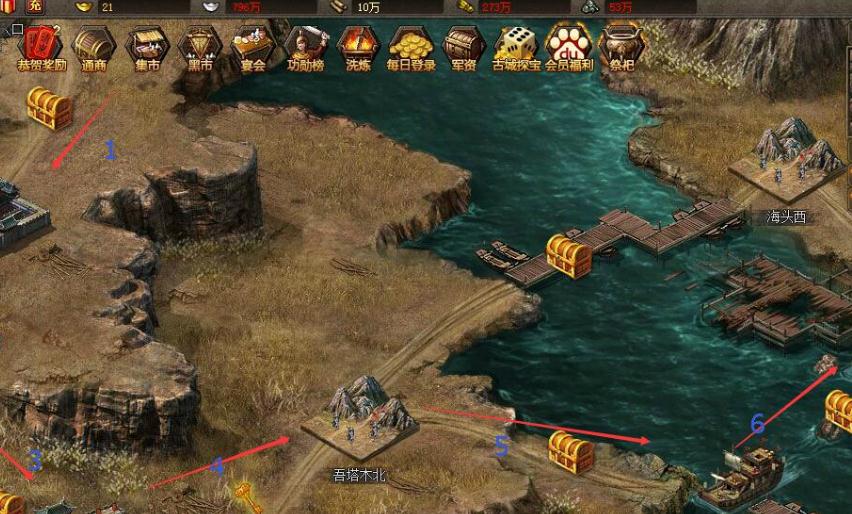Viewport: 852px width, 514px height.
Task: Show the 功勋榜 merit ranking
Action: point(305,45)
